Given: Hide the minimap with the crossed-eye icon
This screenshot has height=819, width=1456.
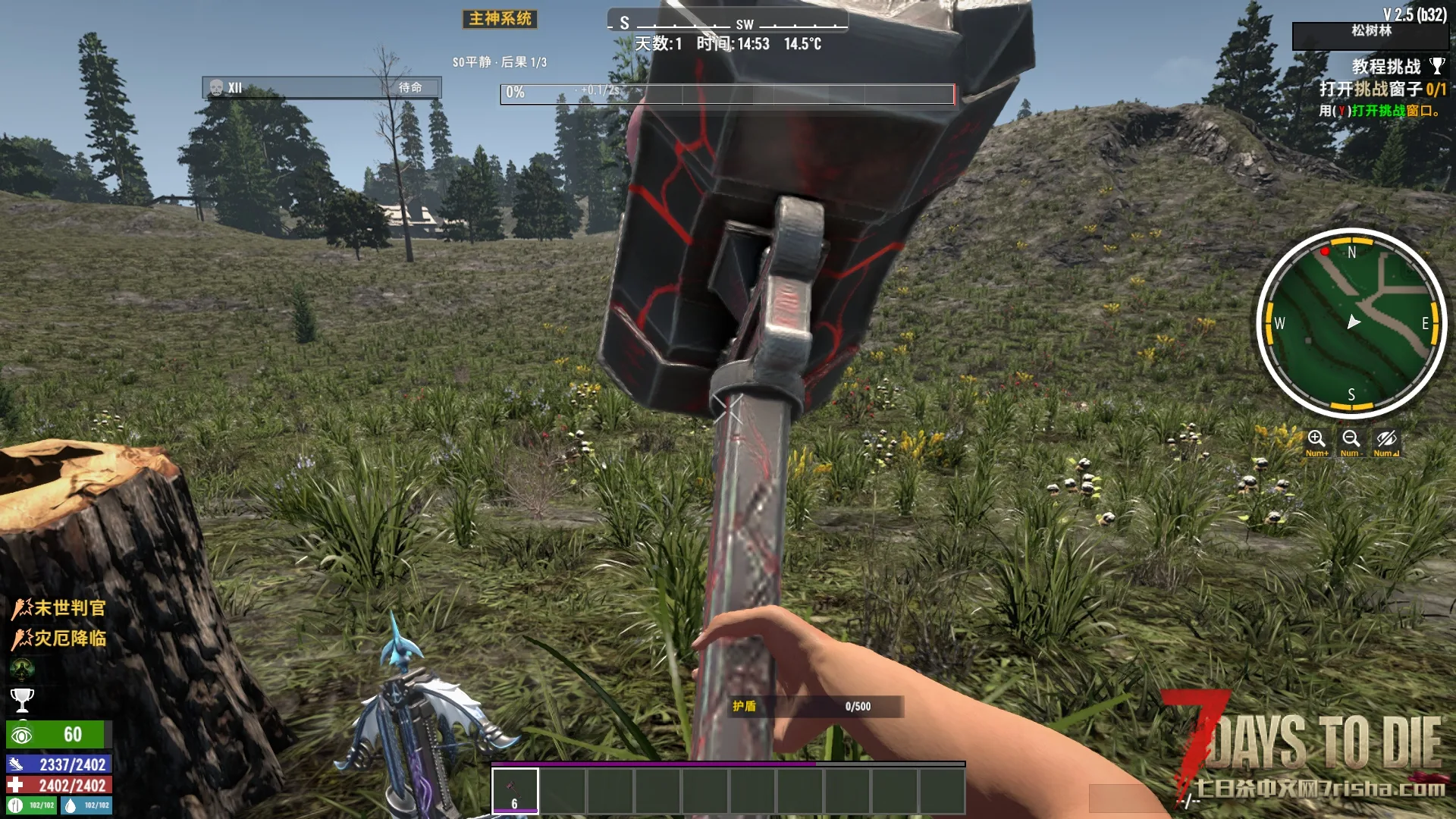Looking at the screenshot, I should [1386, 439].
